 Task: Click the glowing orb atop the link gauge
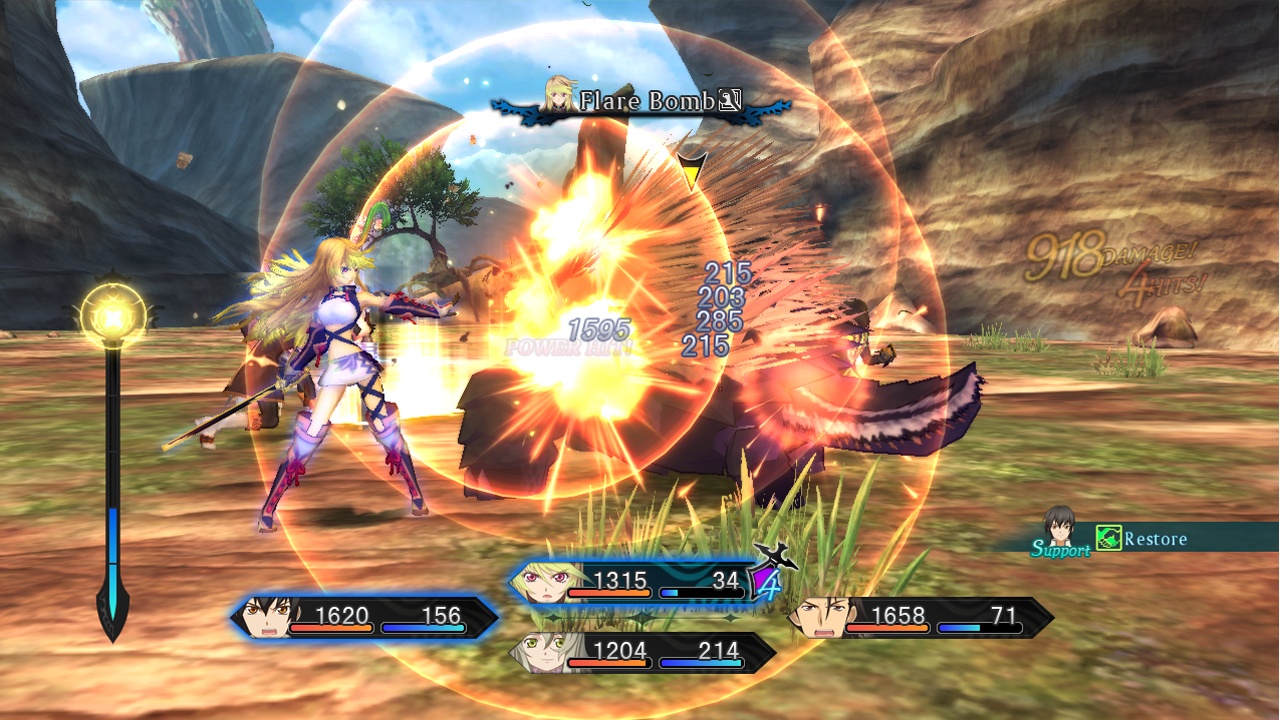click(x=112, y=316)
